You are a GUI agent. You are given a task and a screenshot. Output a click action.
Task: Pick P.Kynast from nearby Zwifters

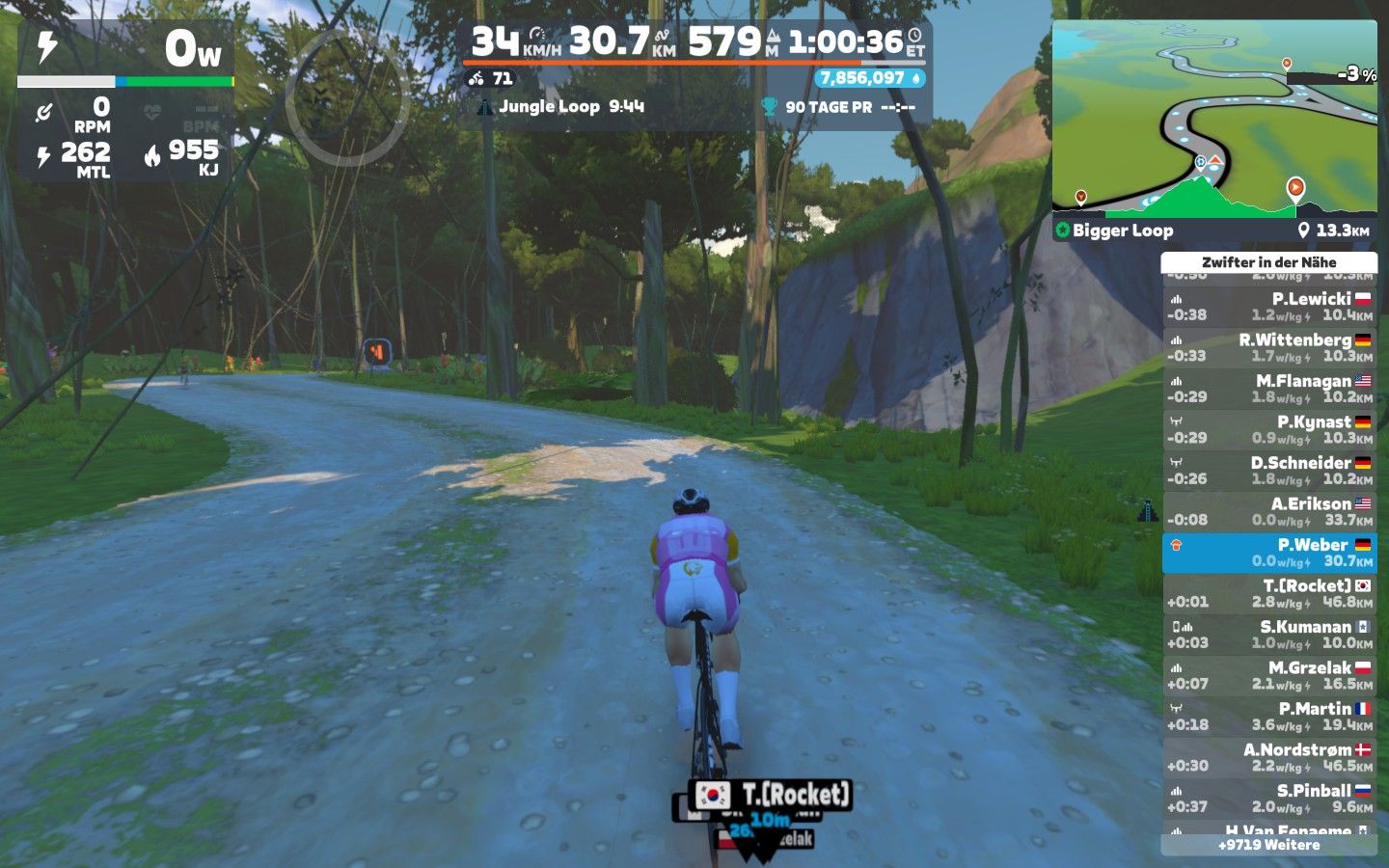[x=1268, y=430]
